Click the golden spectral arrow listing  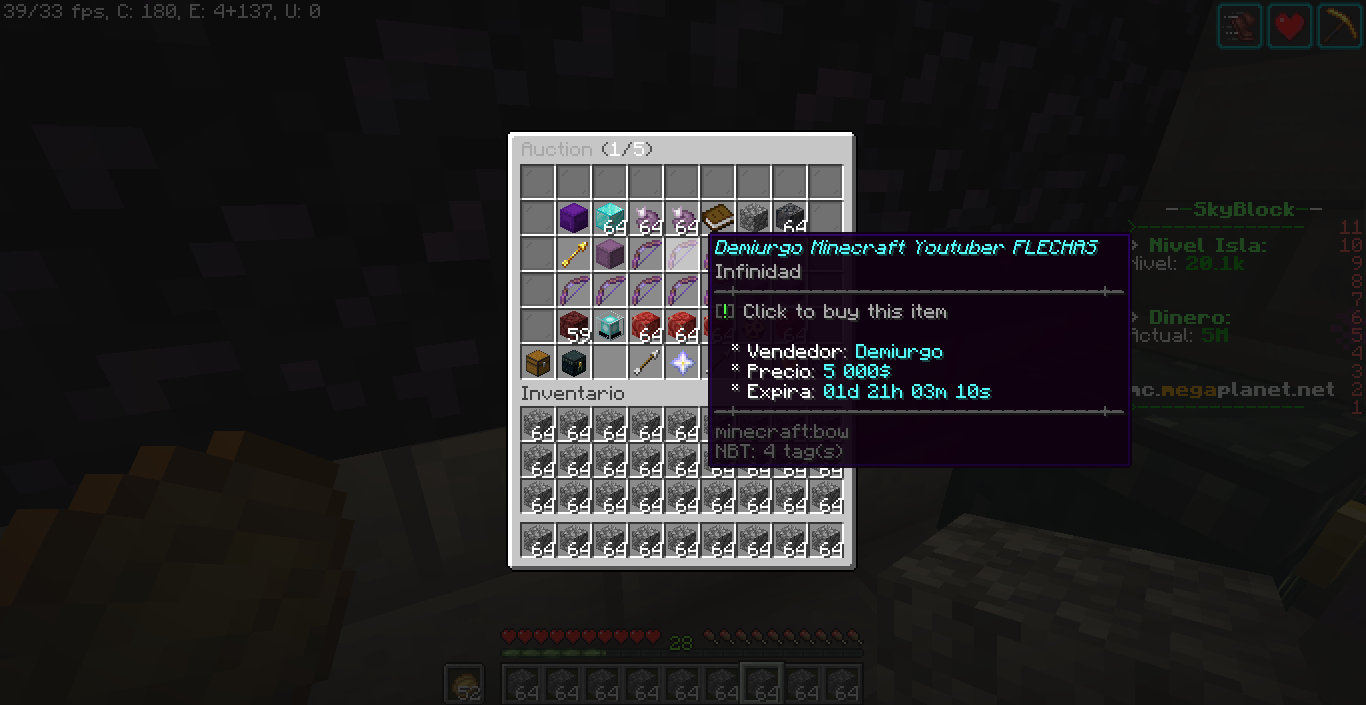[x=573, y=255]
